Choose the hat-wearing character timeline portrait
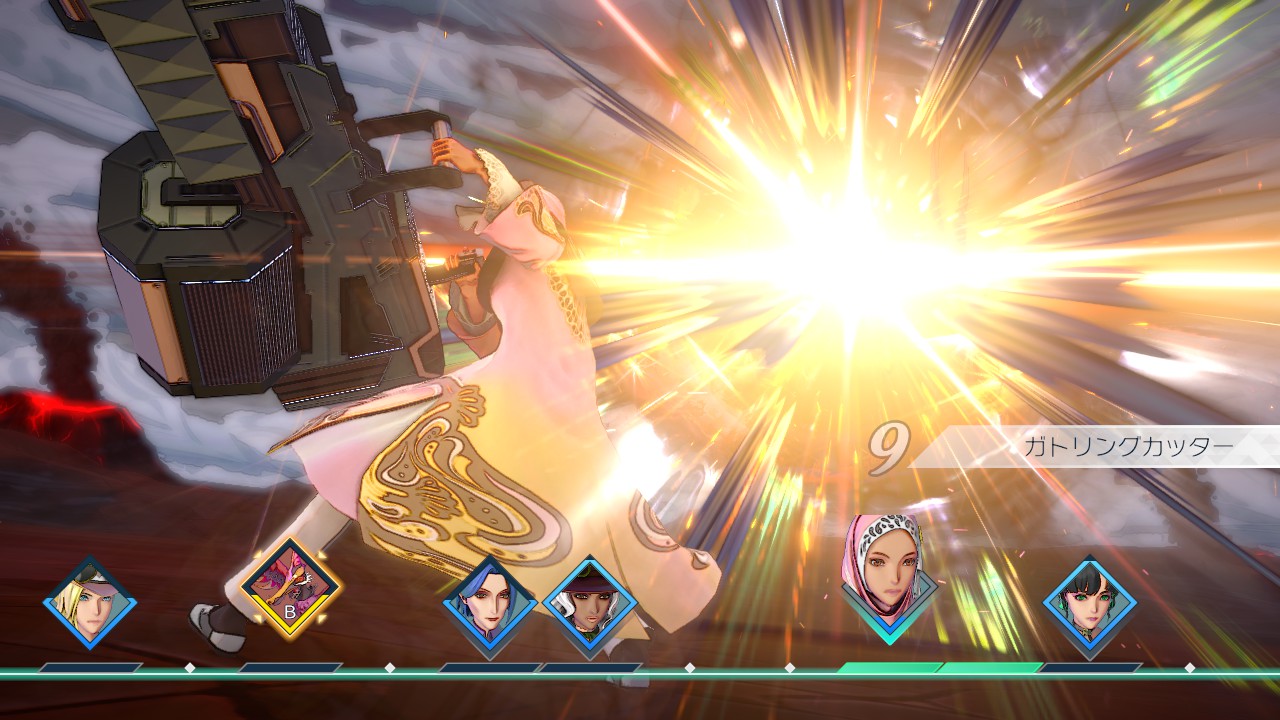1280x720 pixels. 590,605
